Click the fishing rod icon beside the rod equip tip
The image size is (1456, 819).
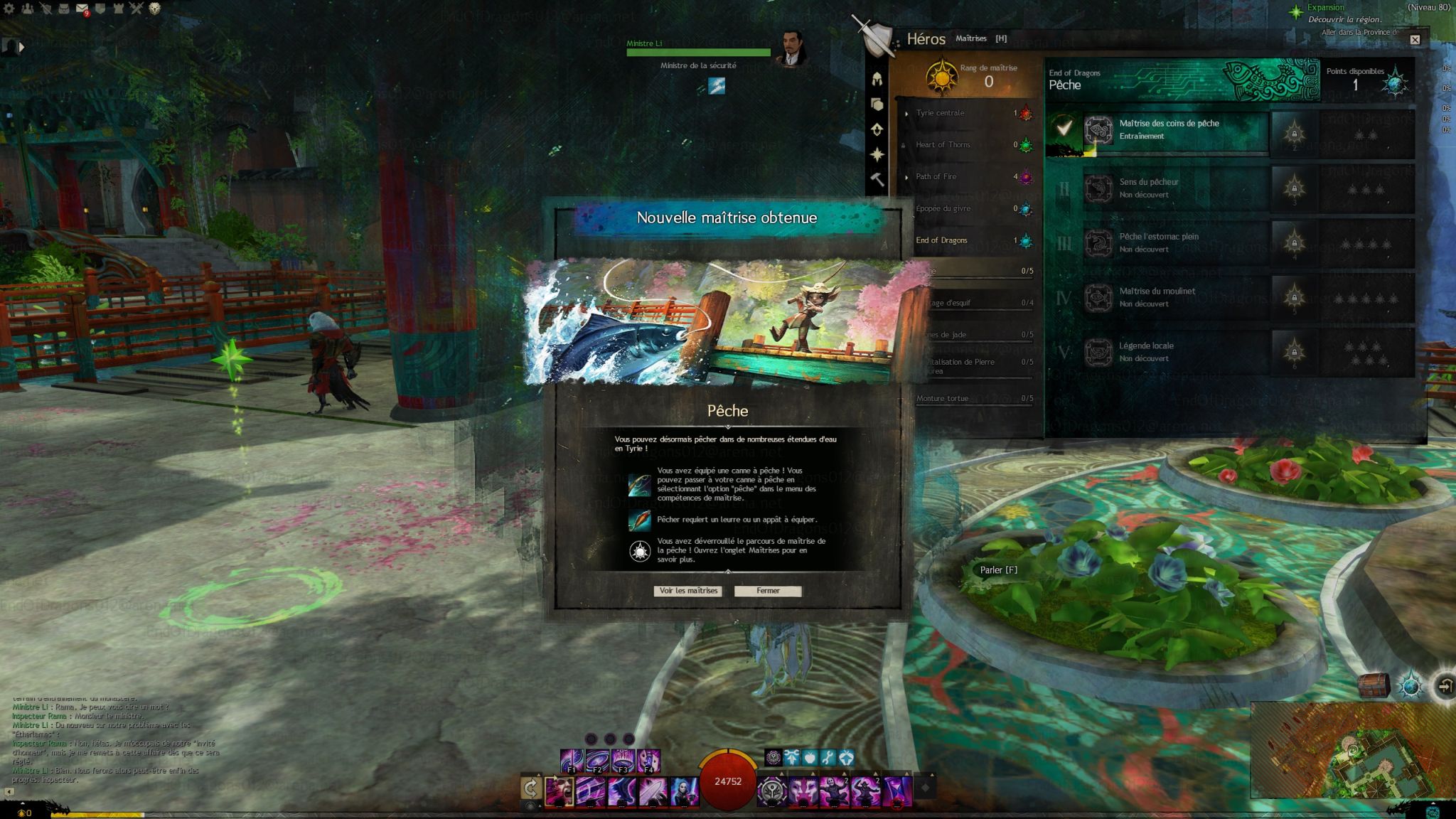640,486
